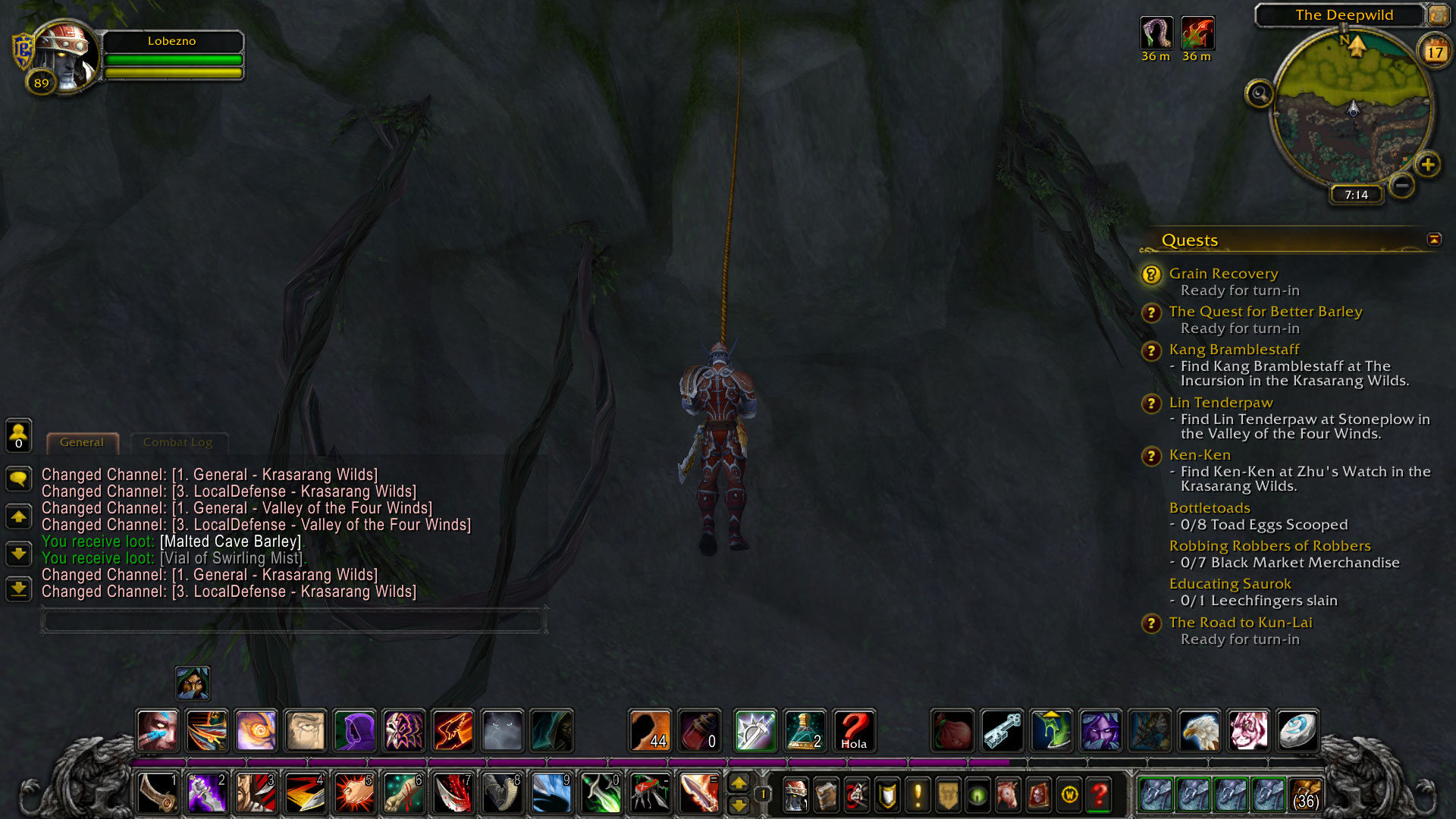
Task: Use the Hola macro with red question mark
Action: 854,731
